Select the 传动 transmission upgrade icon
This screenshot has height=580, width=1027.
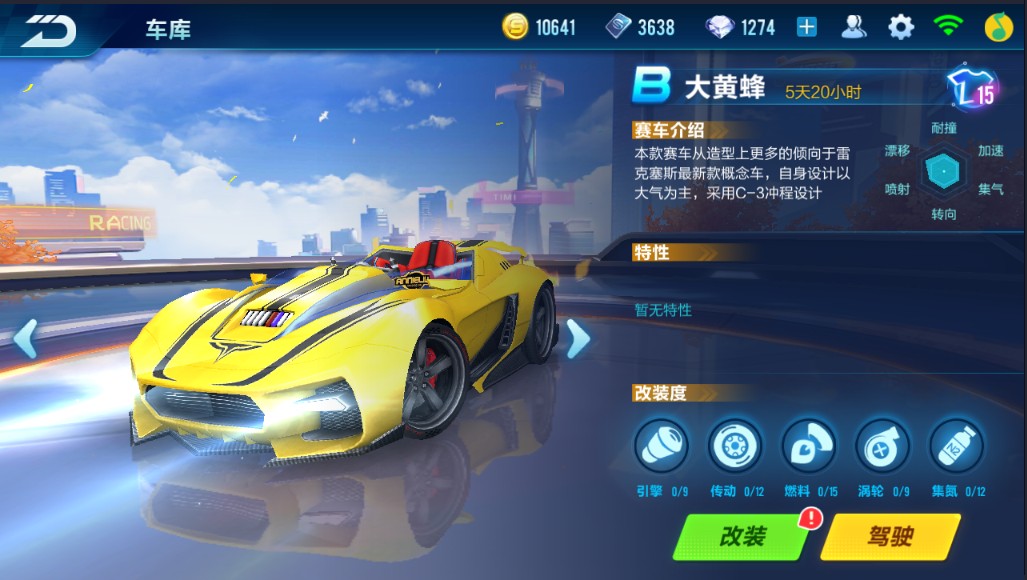point(735,445)
